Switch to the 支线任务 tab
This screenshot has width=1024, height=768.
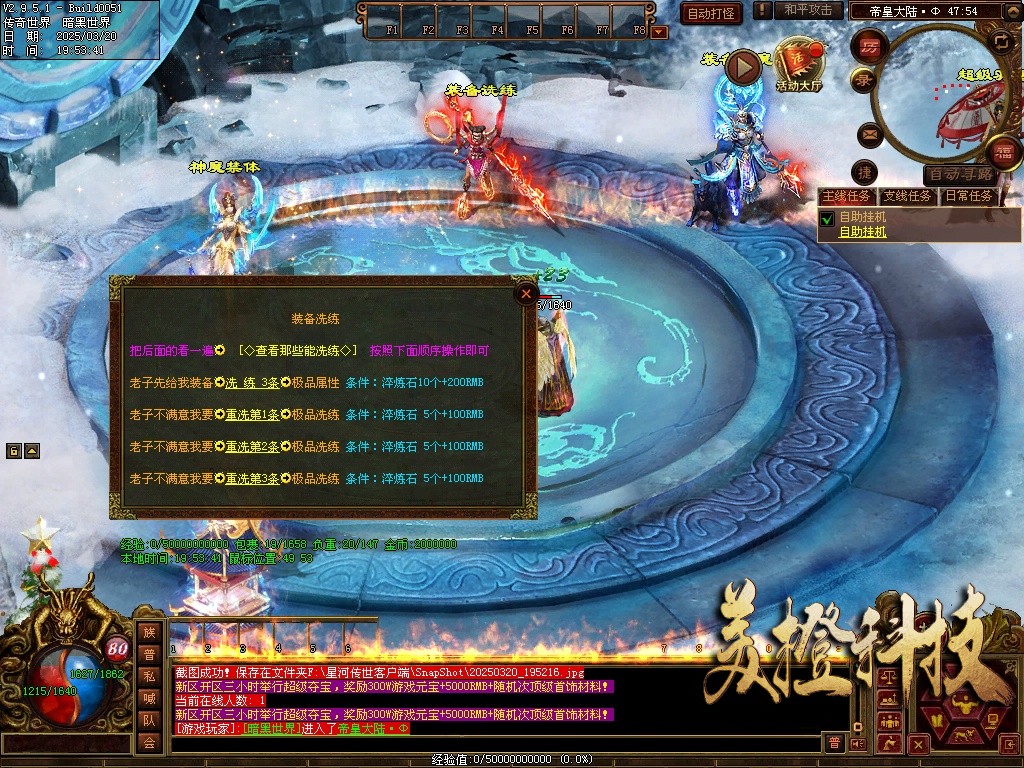point(908,196)
